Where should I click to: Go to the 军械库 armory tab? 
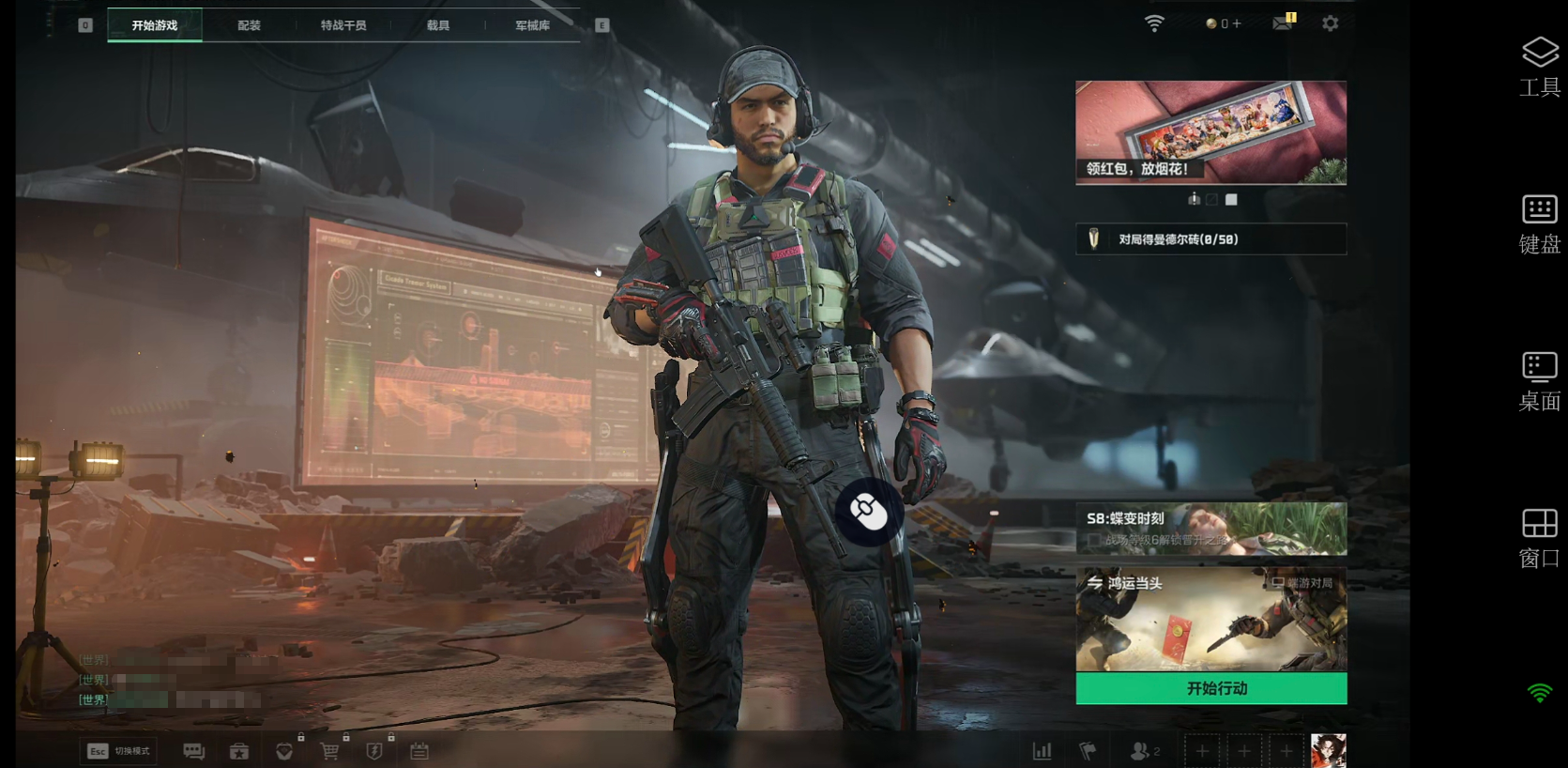coord(532,25)
